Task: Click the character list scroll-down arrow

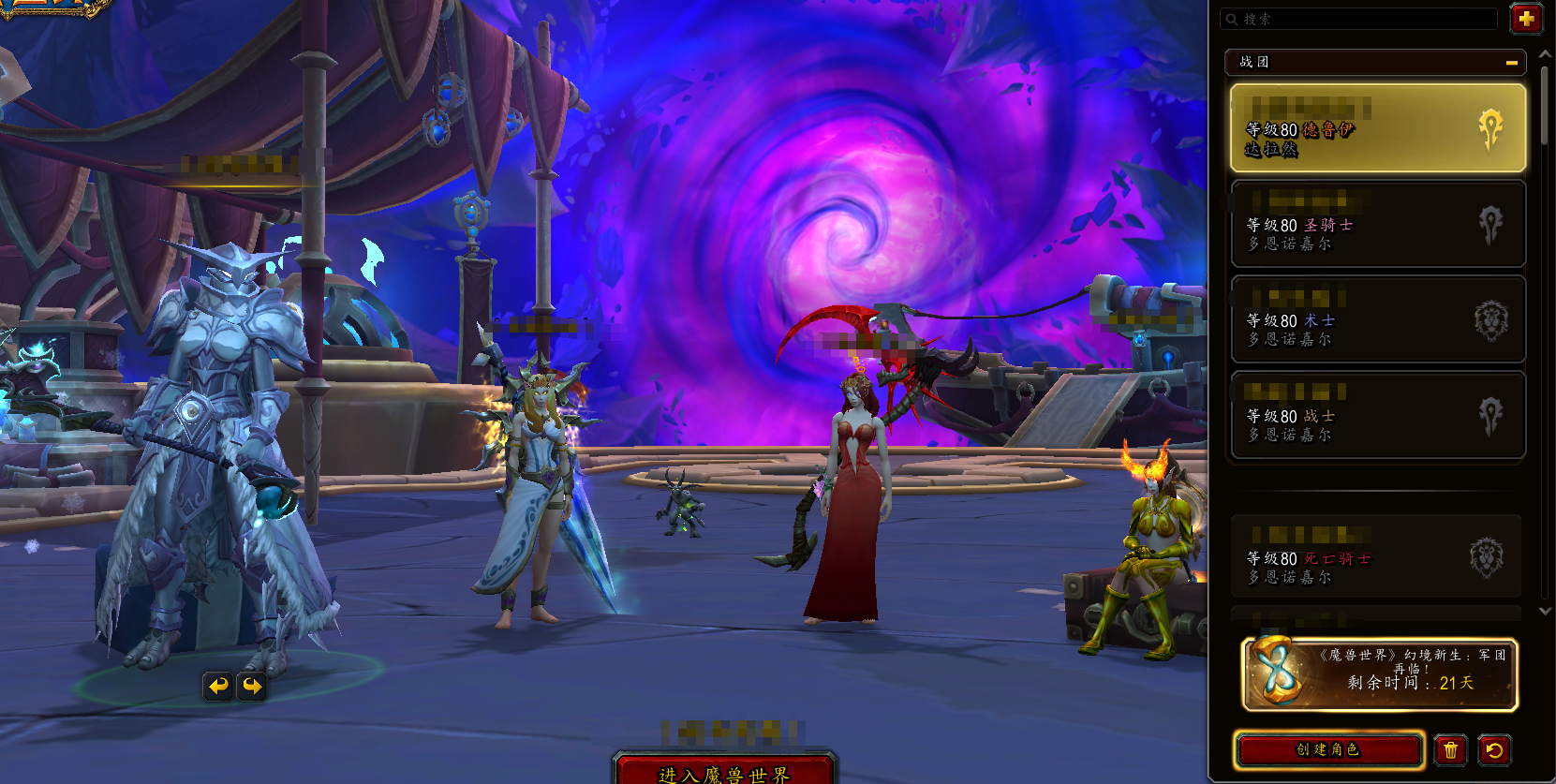Action: coord(1545,611)
